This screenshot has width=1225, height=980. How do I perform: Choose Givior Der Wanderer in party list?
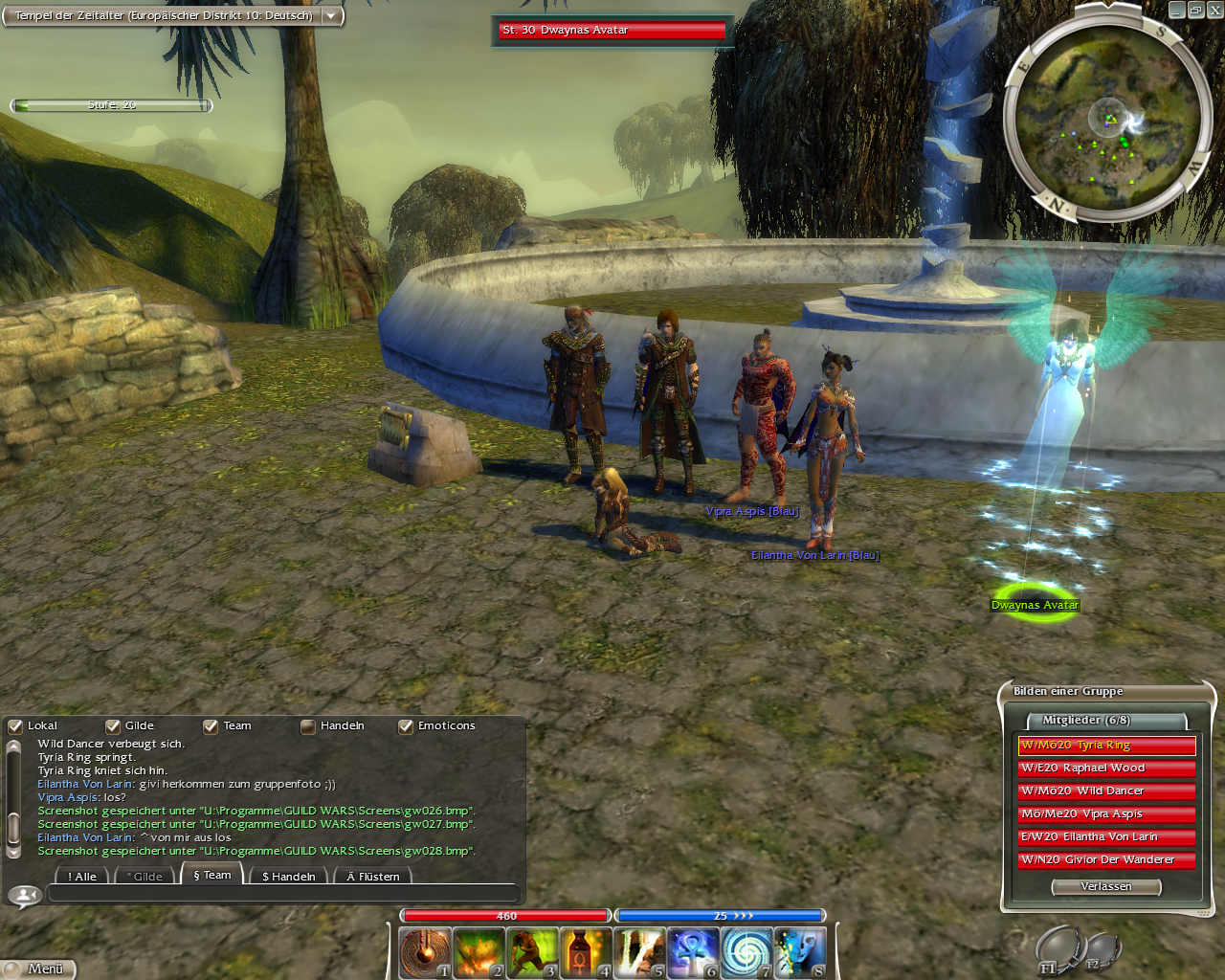click(x=1106, y=860)
